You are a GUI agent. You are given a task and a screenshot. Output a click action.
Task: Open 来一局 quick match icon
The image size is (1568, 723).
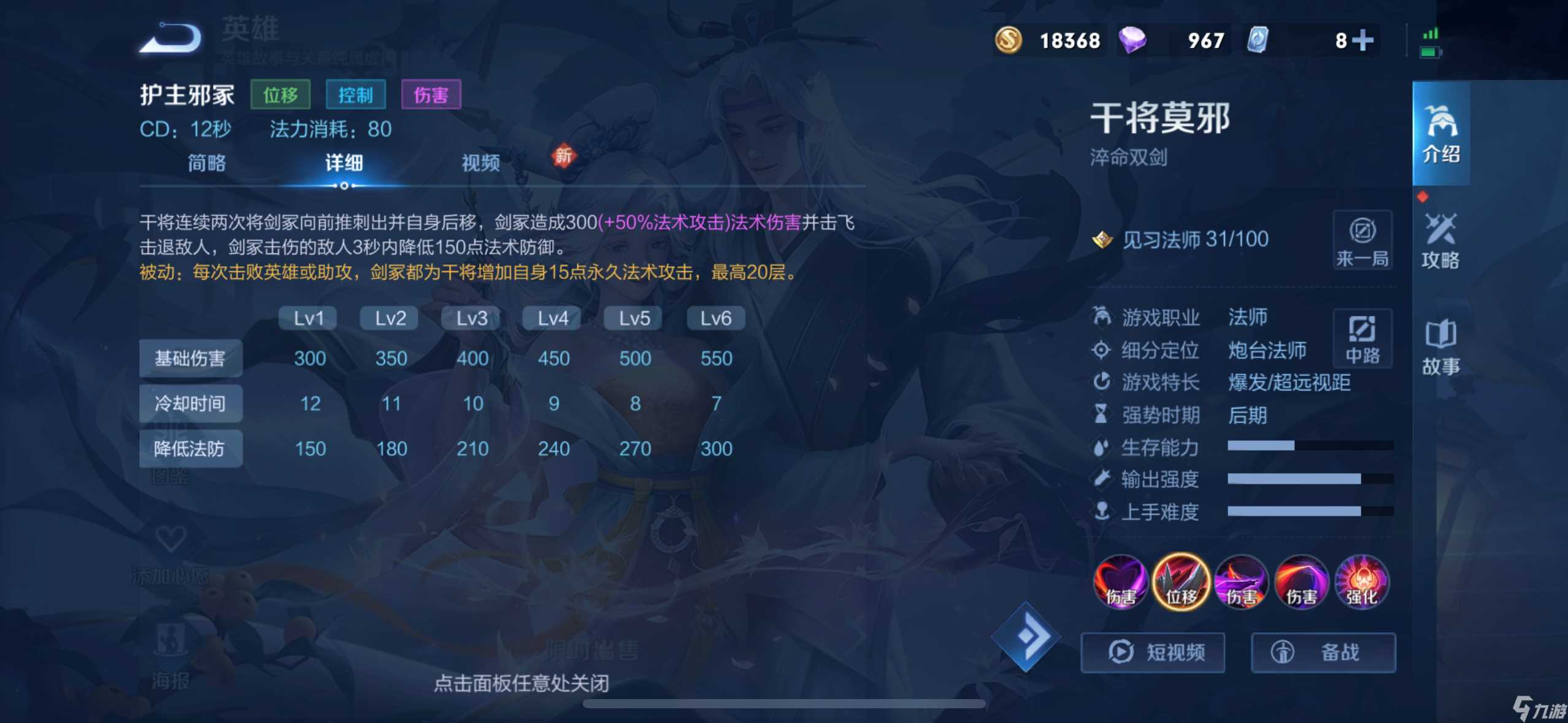click(1363, 240)
